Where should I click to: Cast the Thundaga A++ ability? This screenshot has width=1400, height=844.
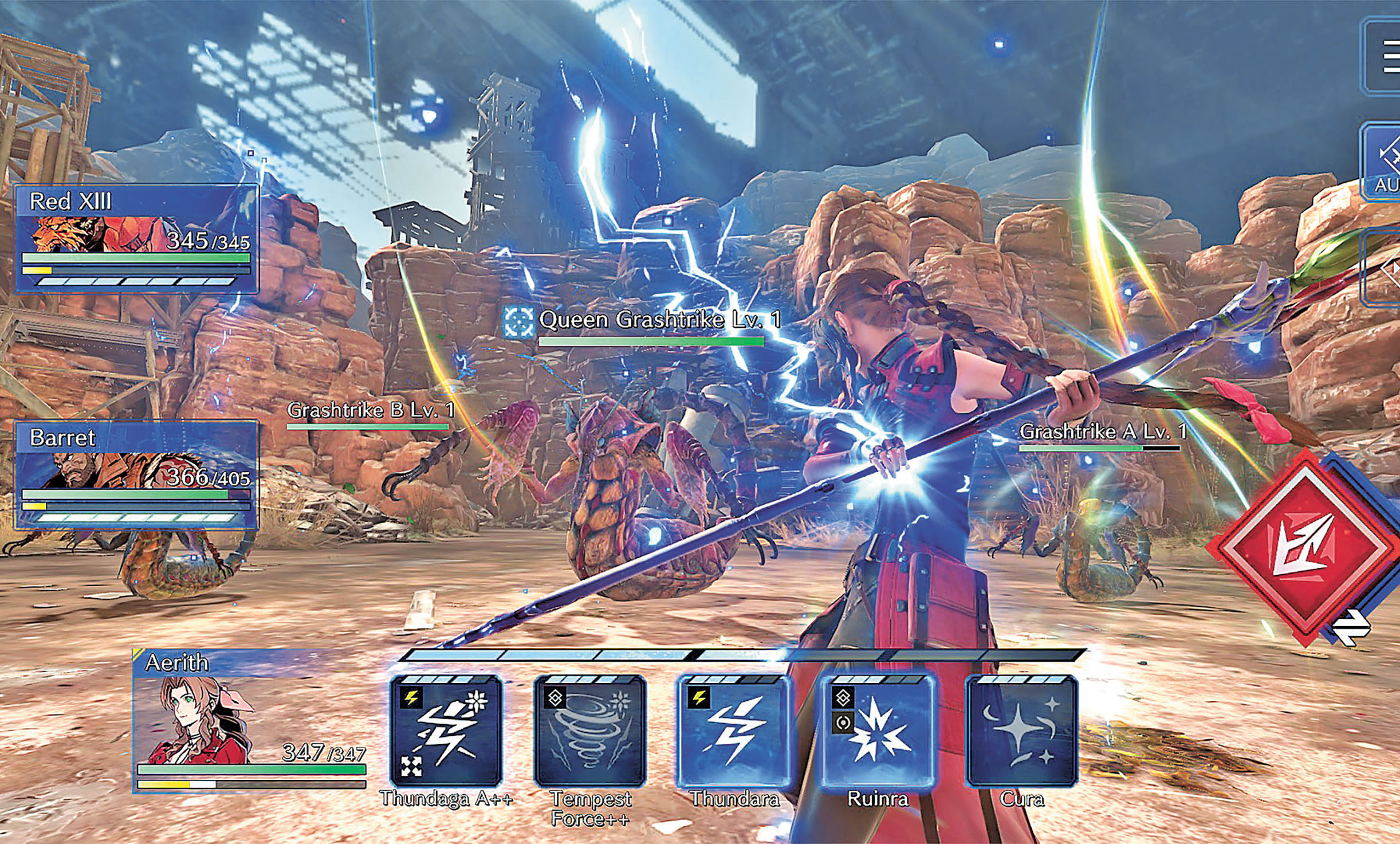coord(446,731)
